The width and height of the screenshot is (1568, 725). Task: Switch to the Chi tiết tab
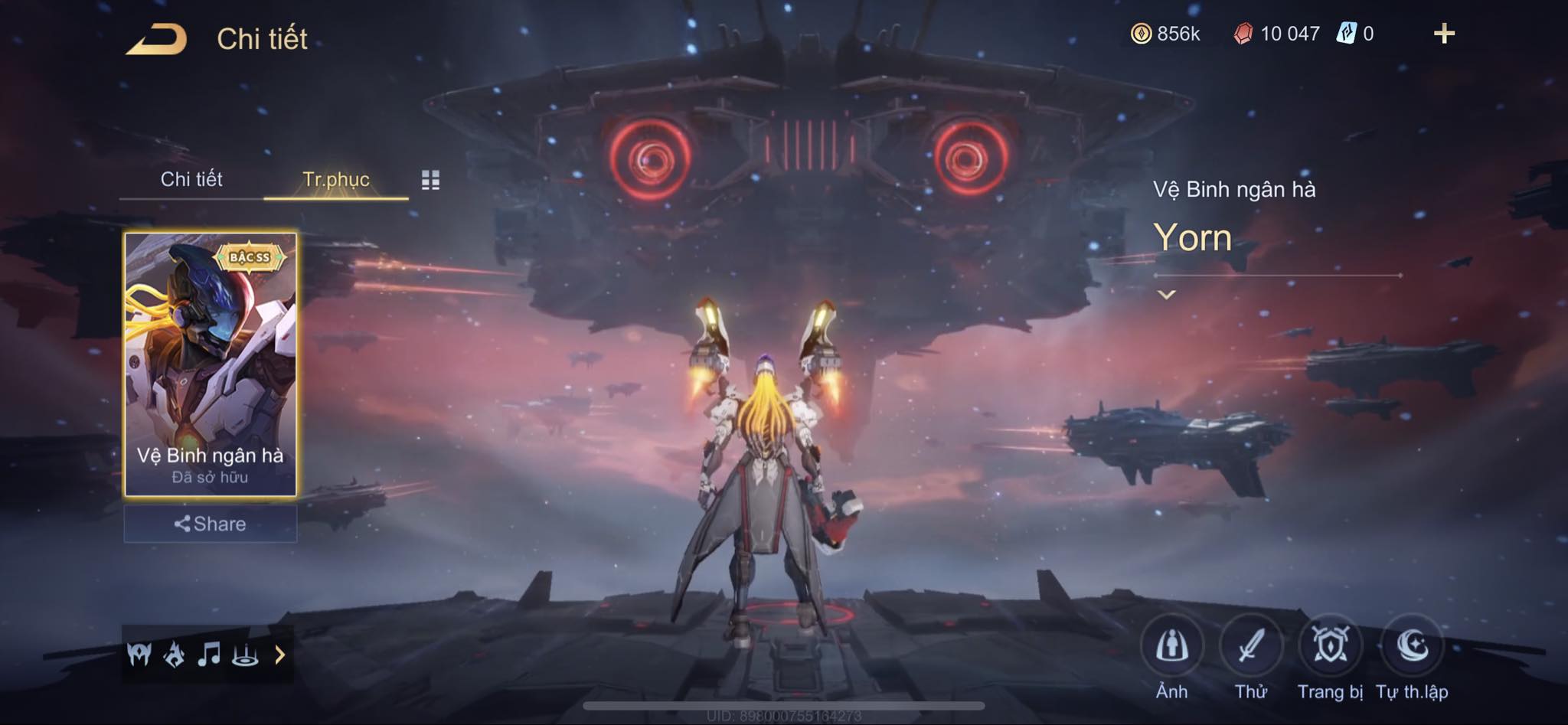tap(191, 179)
